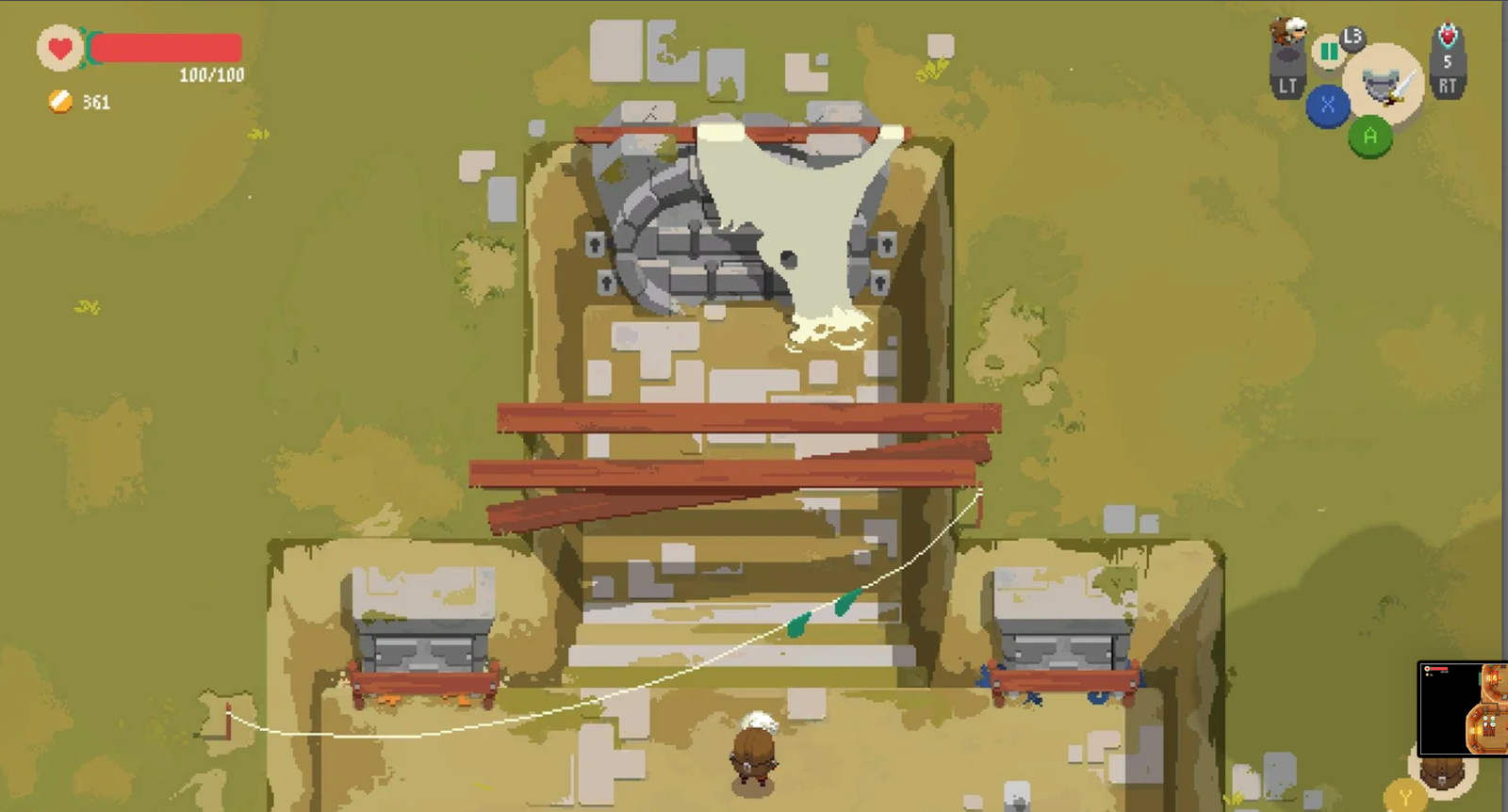This screenshot has width=1508, height=812.
Task: Click the sword-and-armor icon in the HUD
Action: (x=1385, y=85)
